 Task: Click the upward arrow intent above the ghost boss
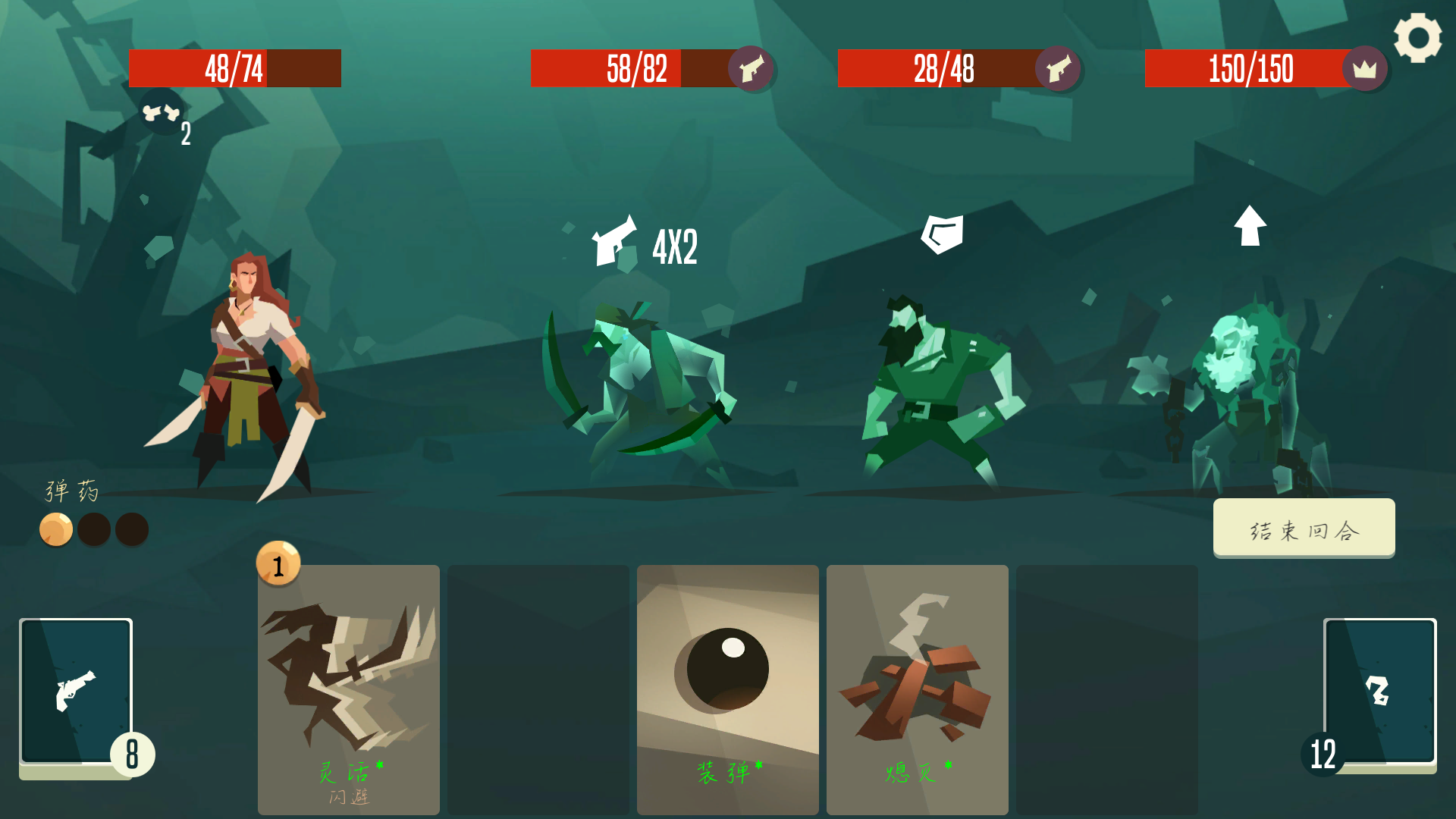(1250, 227)
